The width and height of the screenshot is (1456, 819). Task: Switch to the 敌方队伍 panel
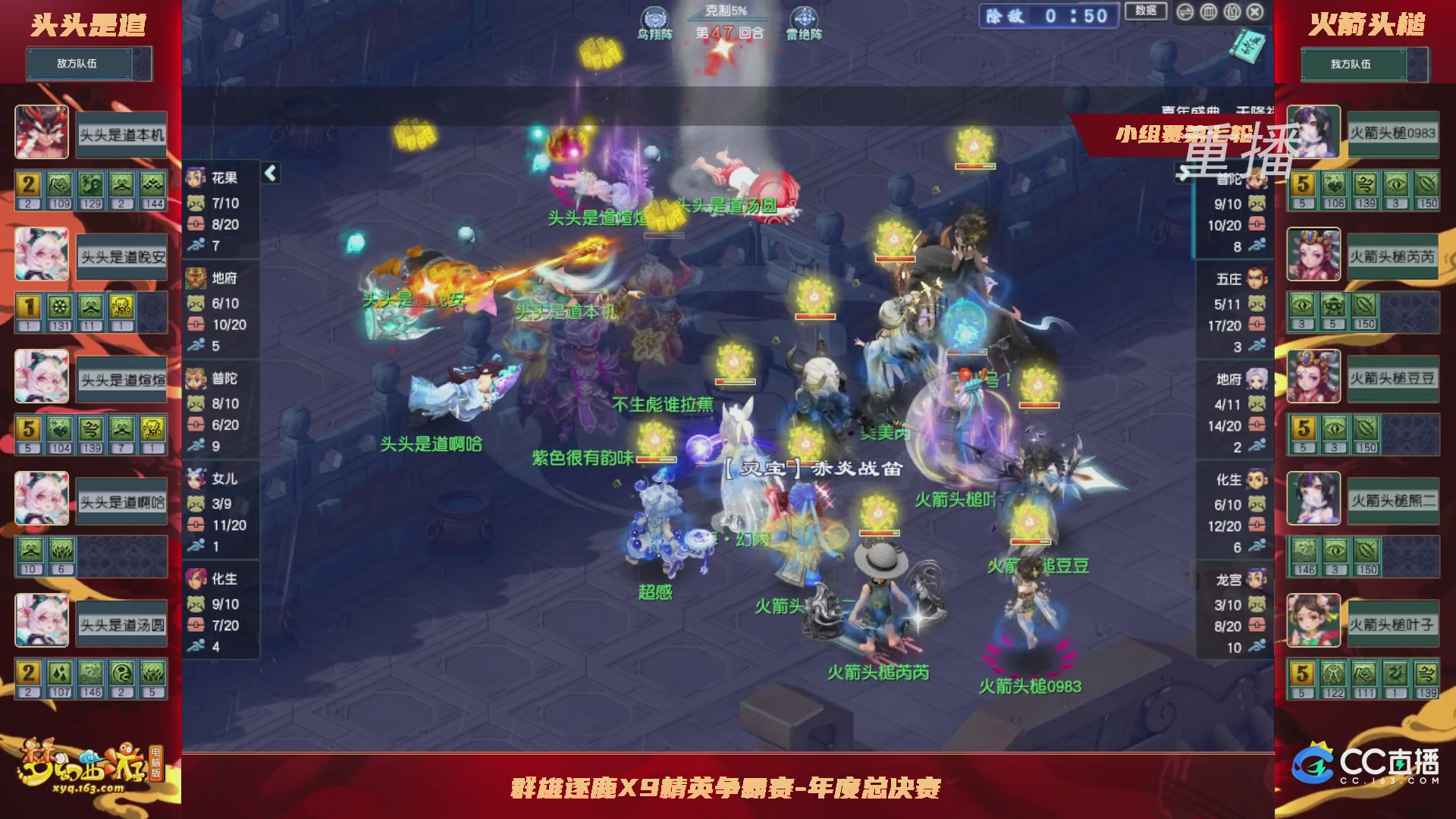[80, 64]
